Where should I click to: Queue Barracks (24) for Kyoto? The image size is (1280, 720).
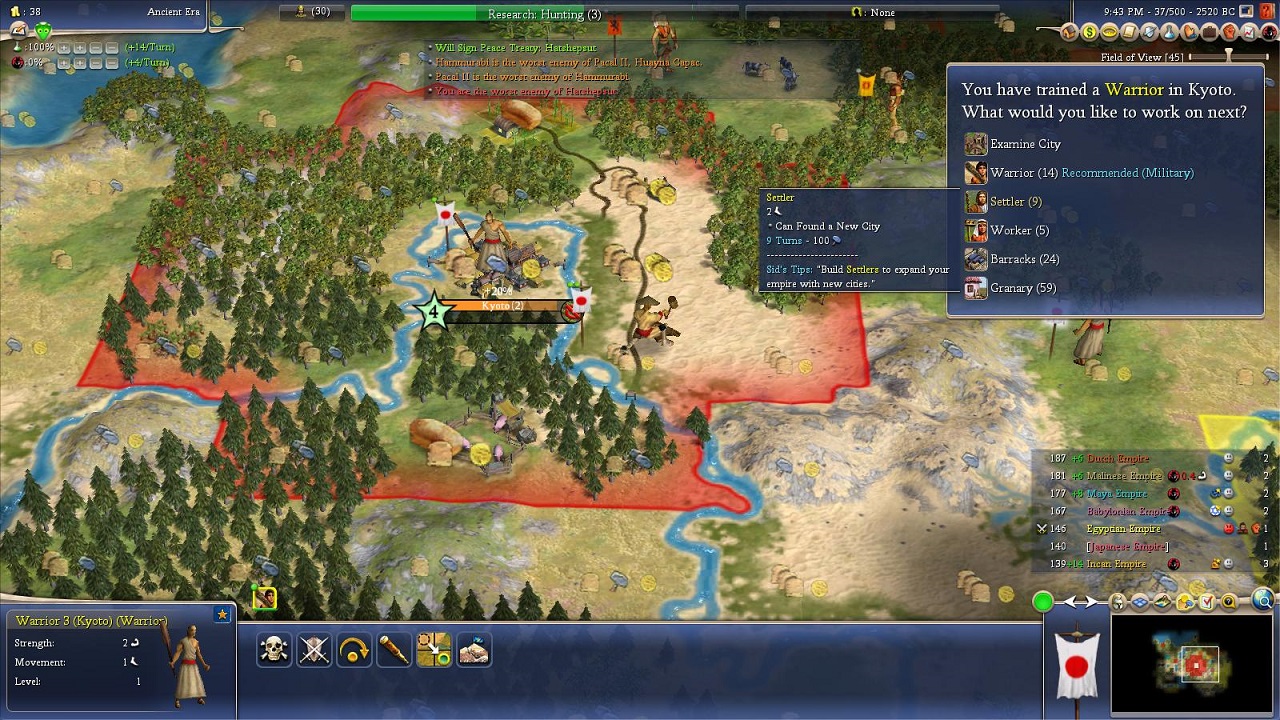click(1024, 260)
